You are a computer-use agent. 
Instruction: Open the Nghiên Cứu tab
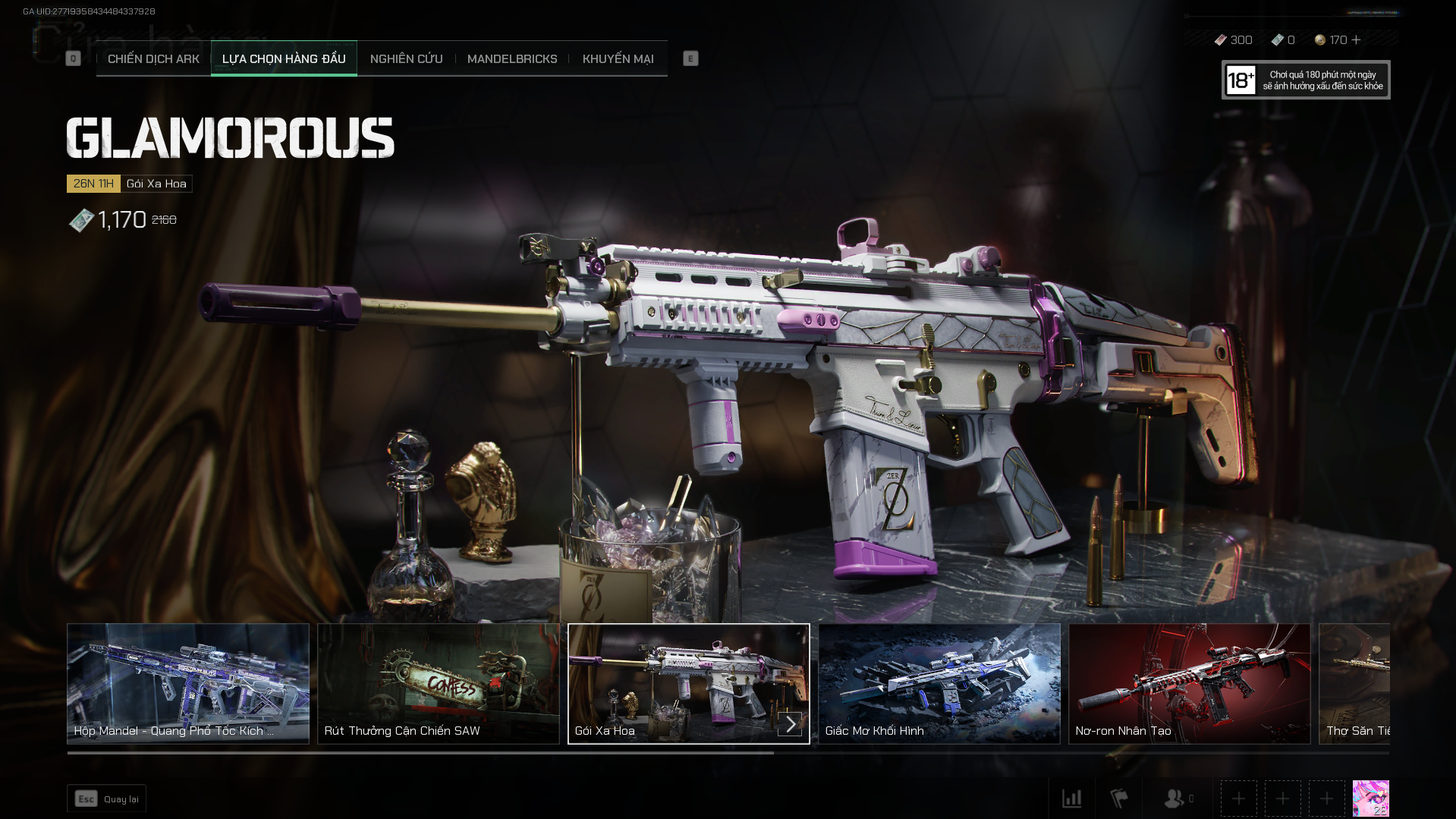(x=406, y=58)
